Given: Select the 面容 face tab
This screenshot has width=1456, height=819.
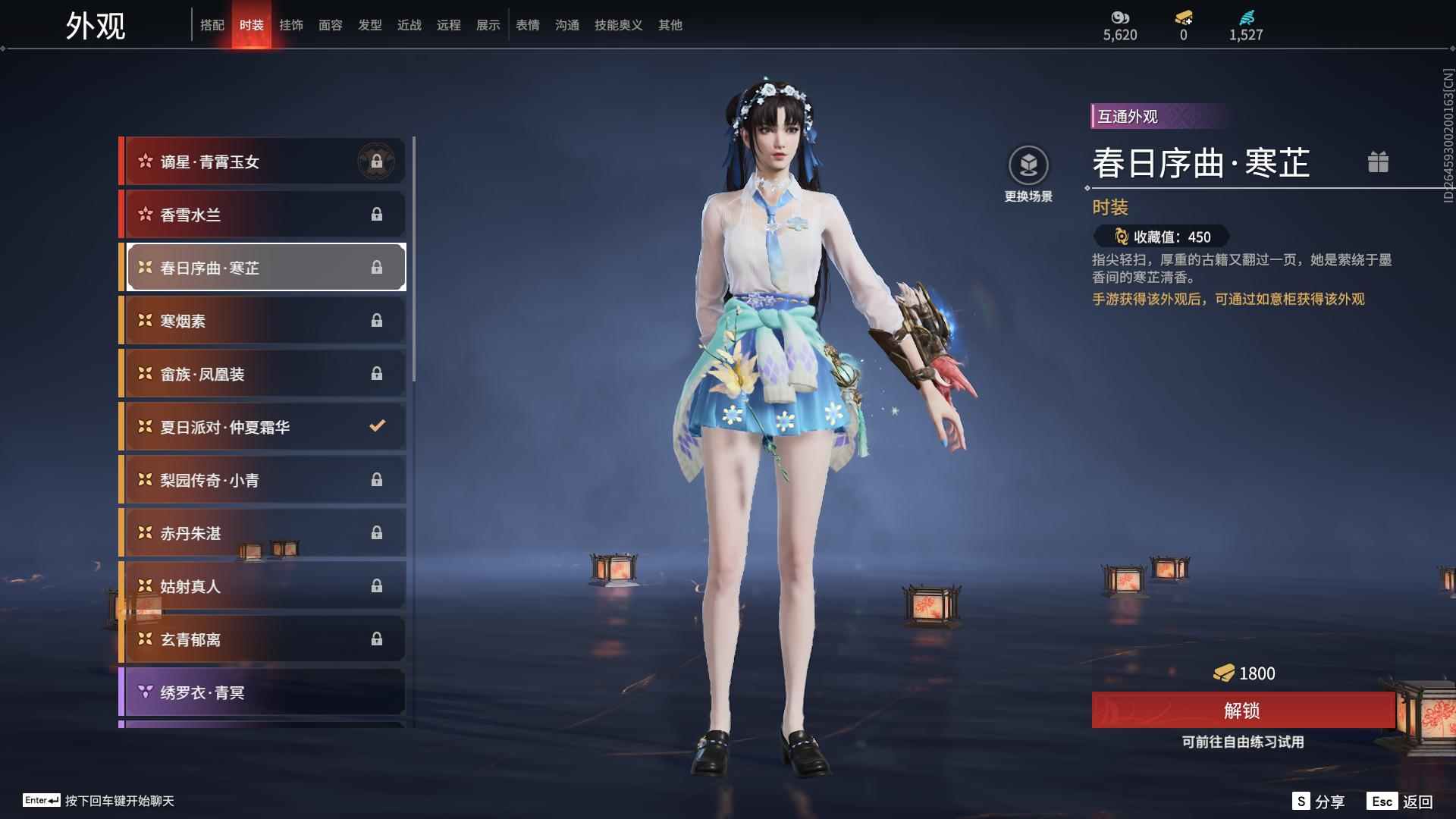Looking at the screenshot, I should pyautogui.click(x=331, y=25).
